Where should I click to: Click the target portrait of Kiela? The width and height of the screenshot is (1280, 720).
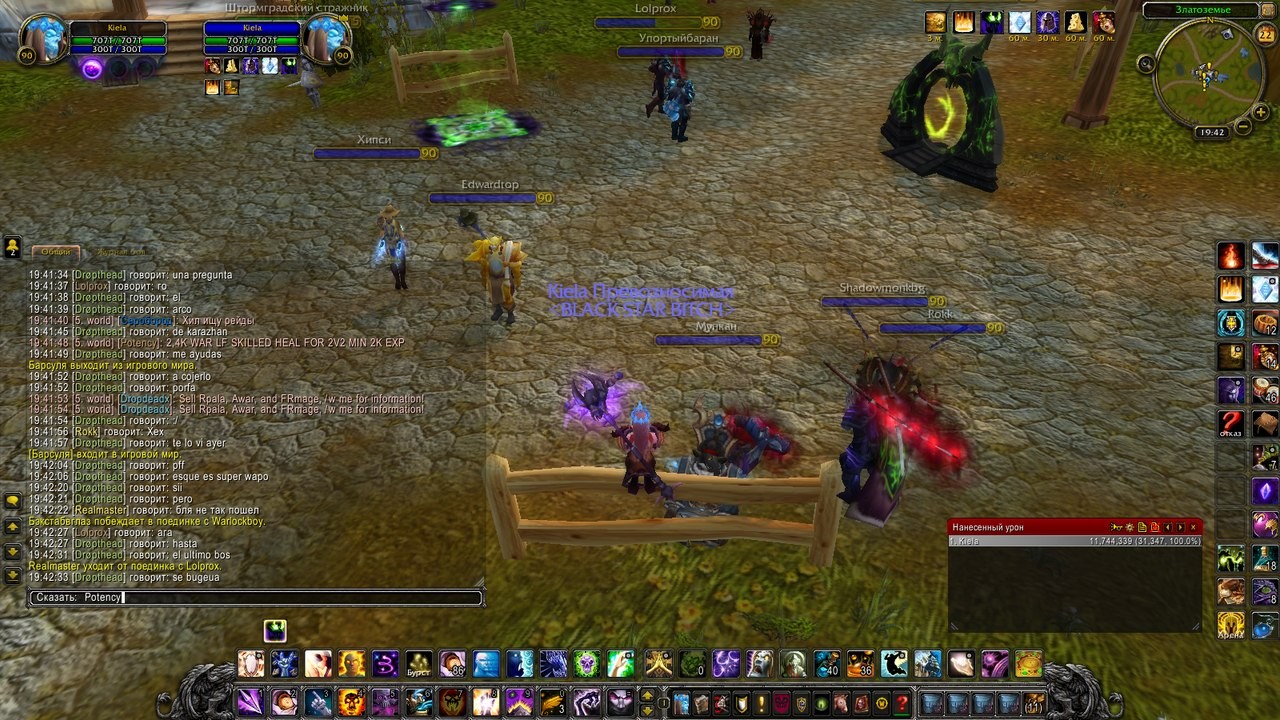pyautogui.click(x=324, y=40)
